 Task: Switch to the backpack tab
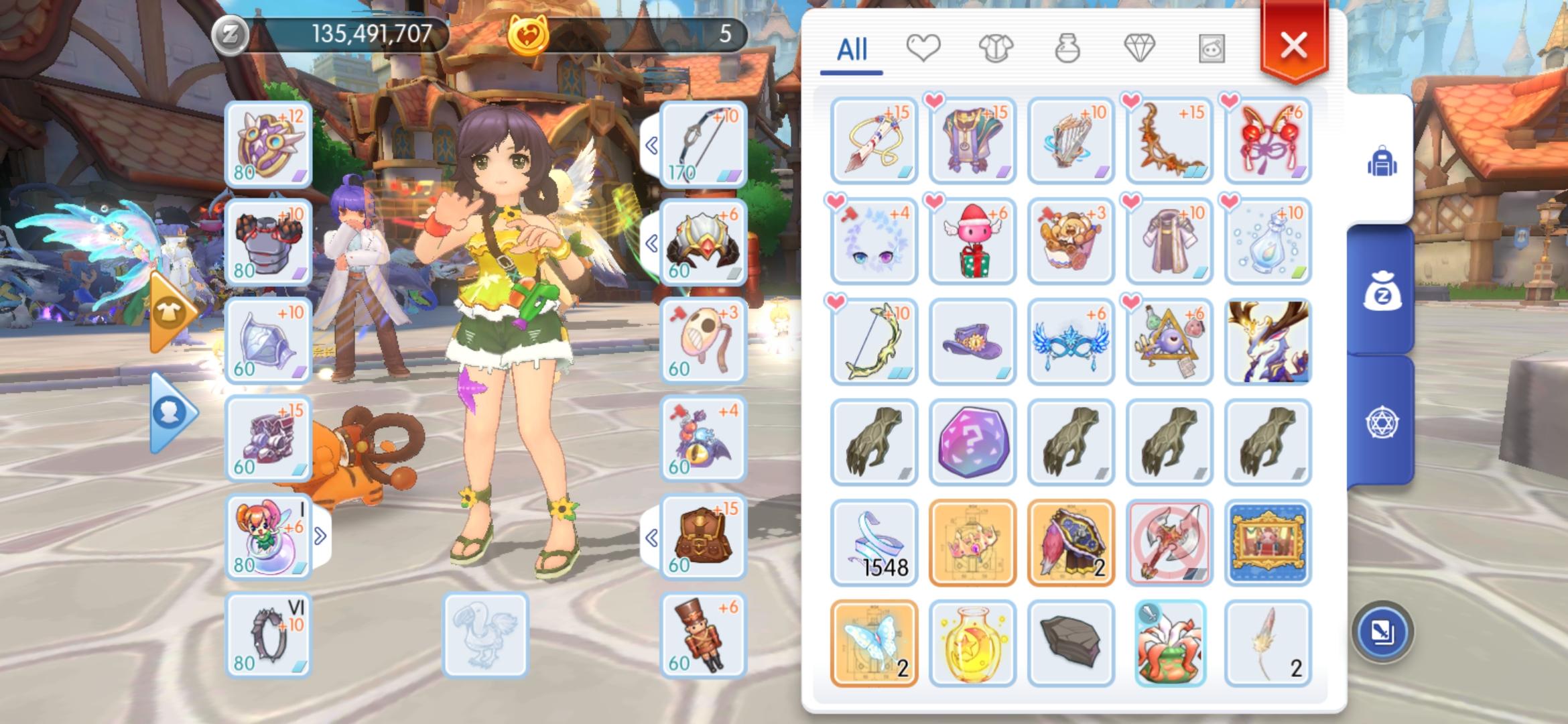1384,161
